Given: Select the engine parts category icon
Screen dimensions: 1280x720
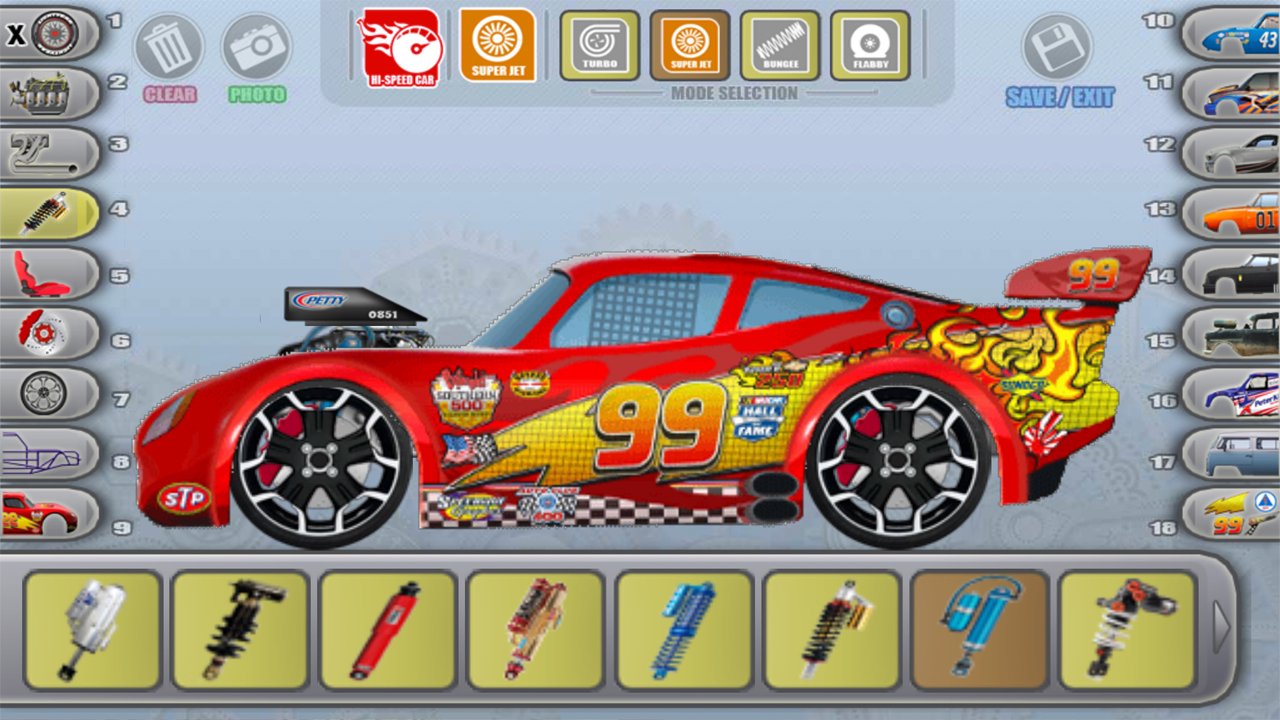Looking at the screenshot, I should click(45, 90).
